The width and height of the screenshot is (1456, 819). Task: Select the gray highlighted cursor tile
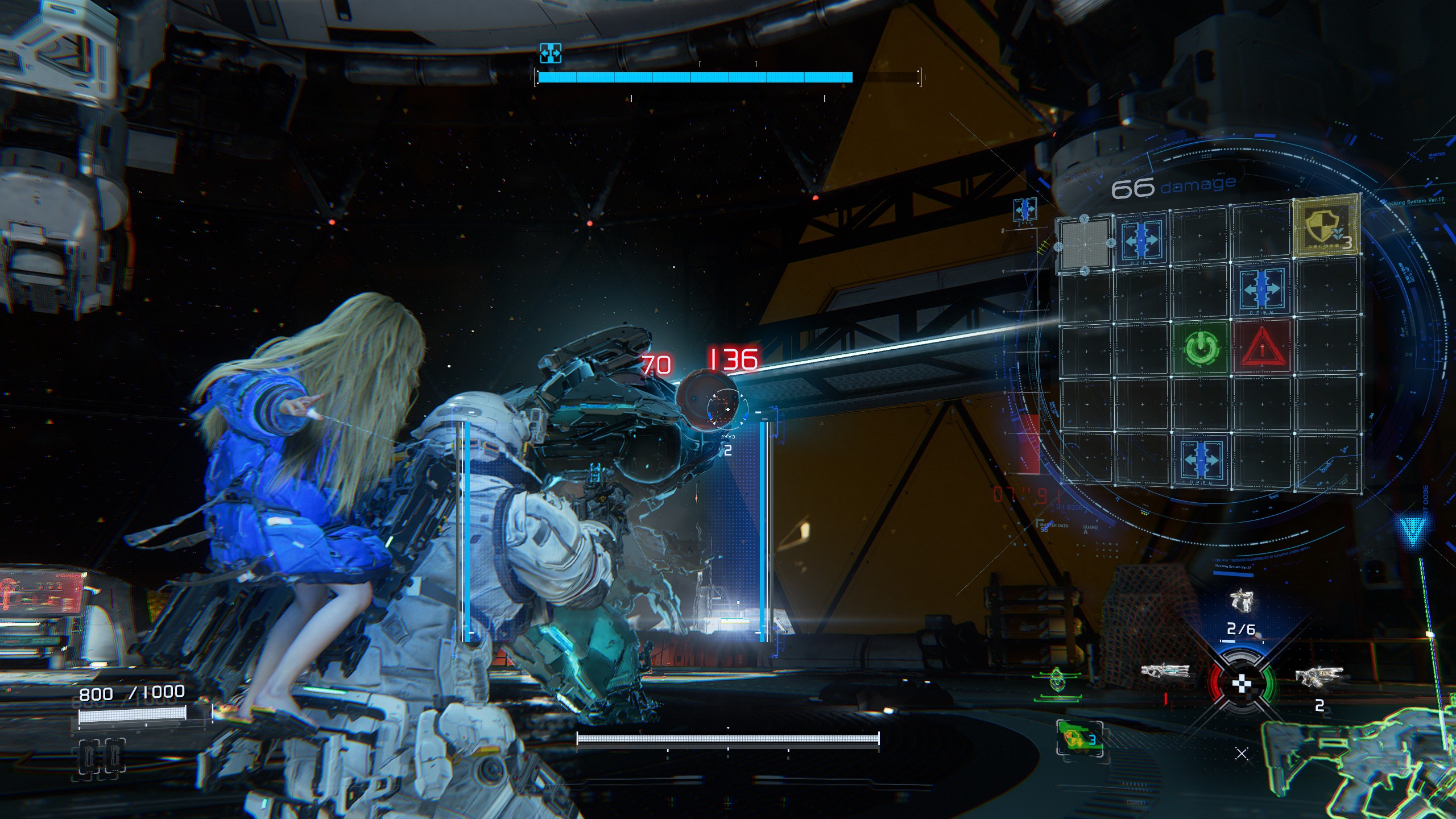pos(1085,245)
